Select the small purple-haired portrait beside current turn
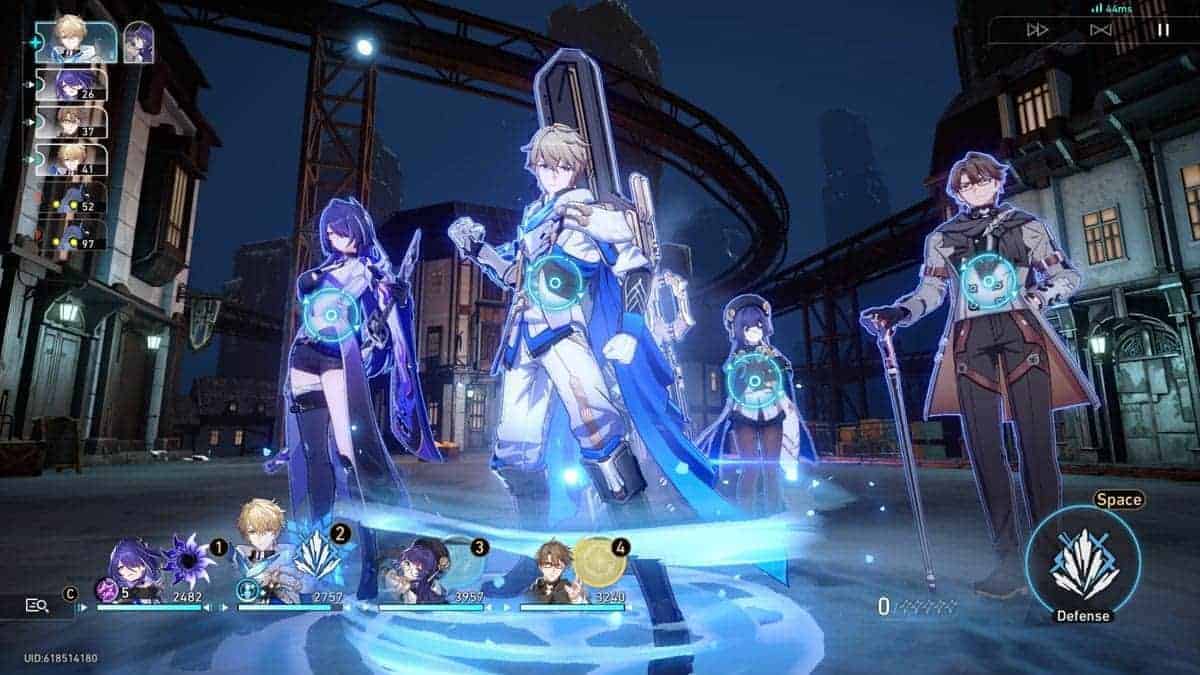 click(138, 42)
